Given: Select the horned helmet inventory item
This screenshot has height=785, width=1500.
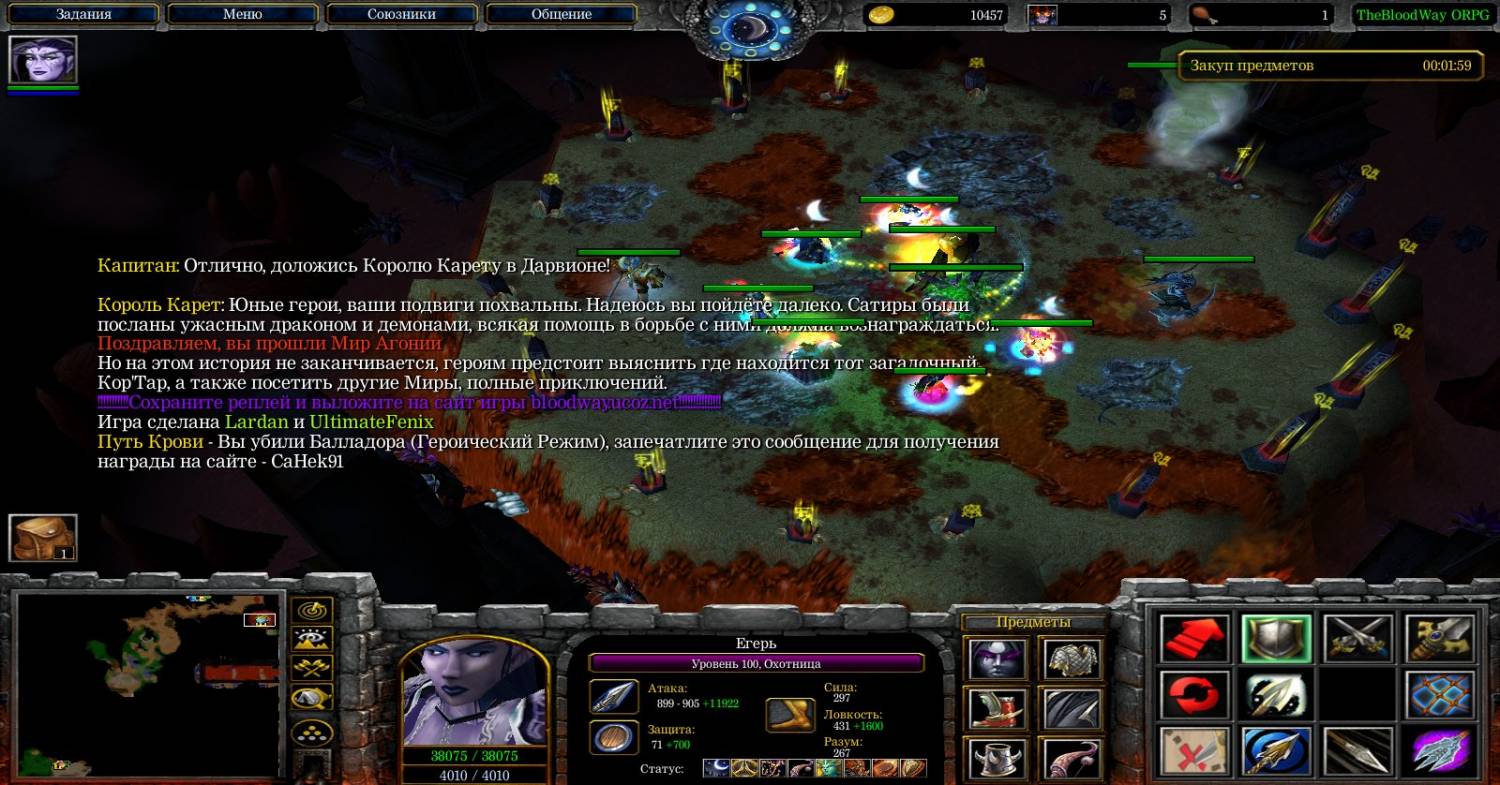Looking at the screenshot, I should pos(997,759).
